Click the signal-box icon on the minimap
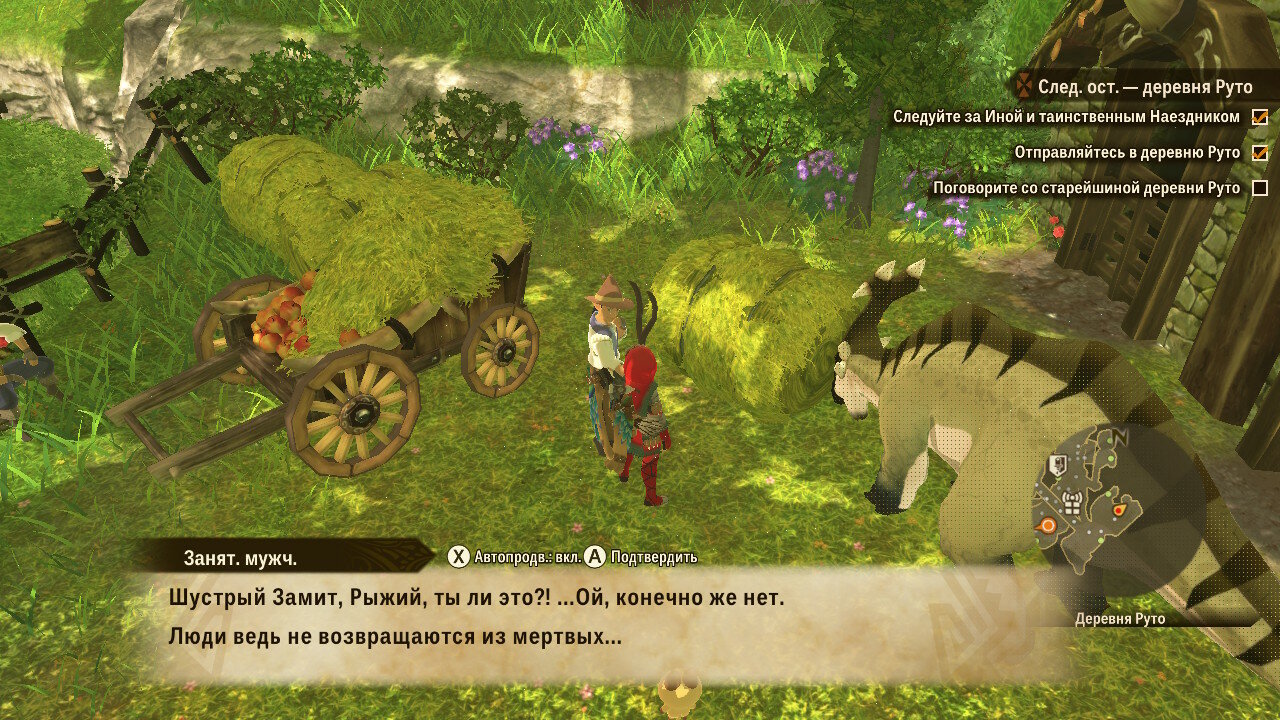Image resolution: width=1280 pixels, height=720 pixels. [x=1072, y=502]
